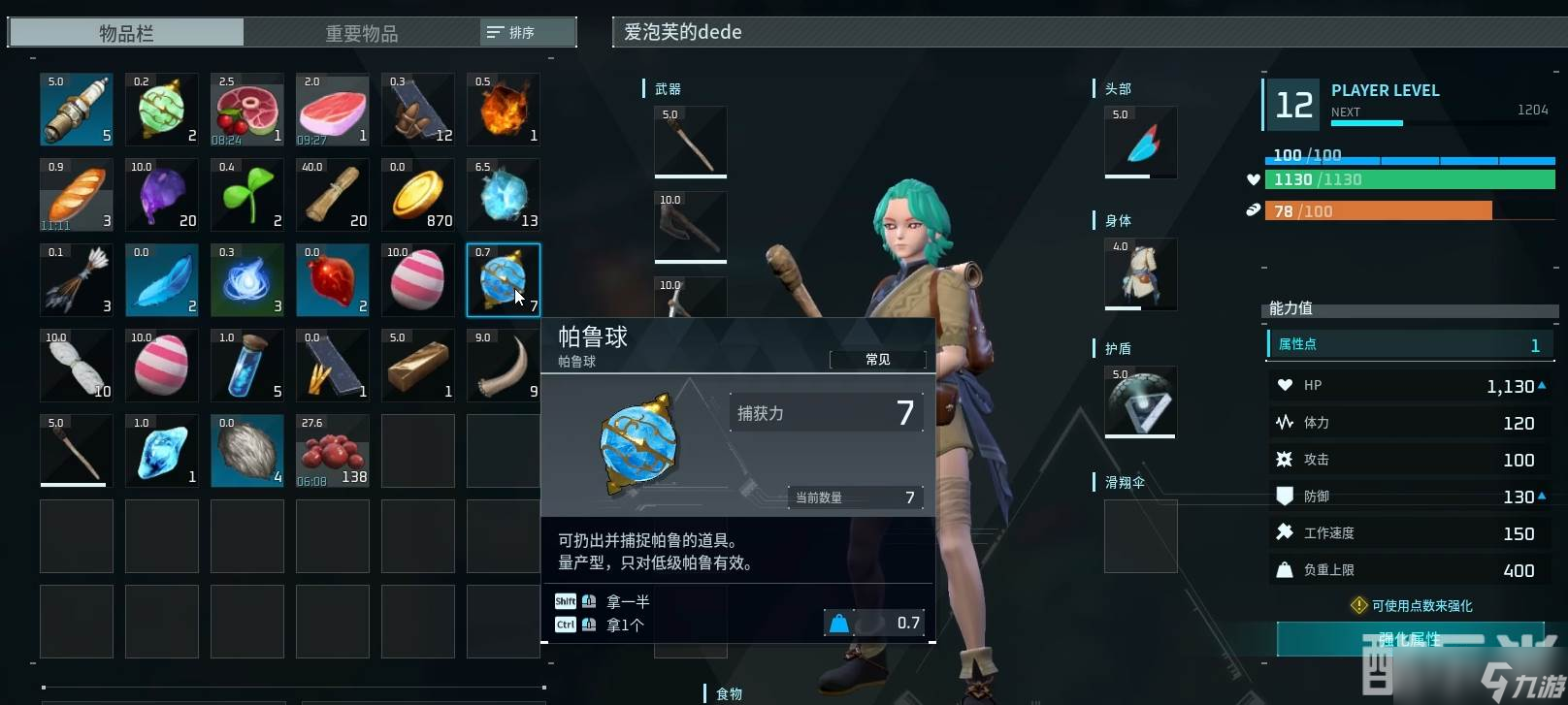Click the spear in the weapon slot
This screenshot has height=705, width=1568.
coord(690,142)
